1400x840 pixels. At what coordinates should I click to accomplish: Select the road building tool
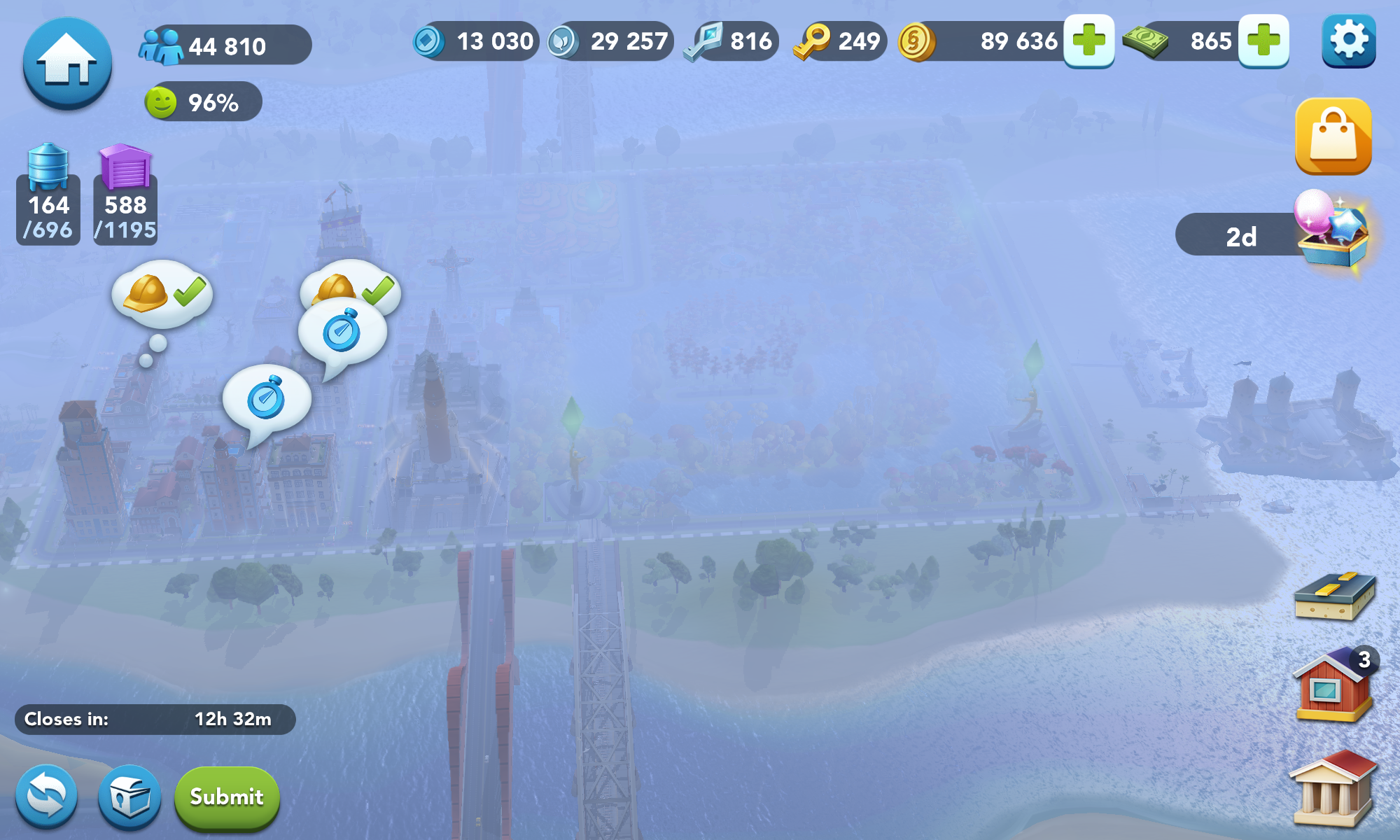click(x=1334, y=596)
